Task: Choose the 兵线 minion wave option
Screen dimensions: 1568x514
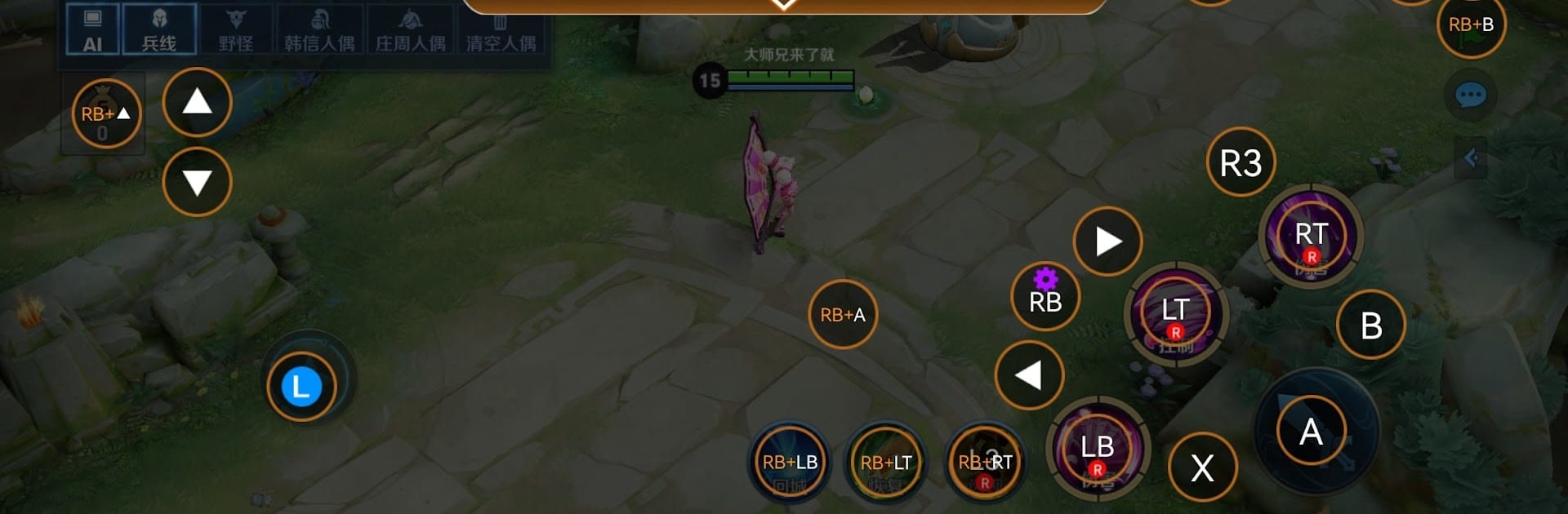Action: point(159,29)
